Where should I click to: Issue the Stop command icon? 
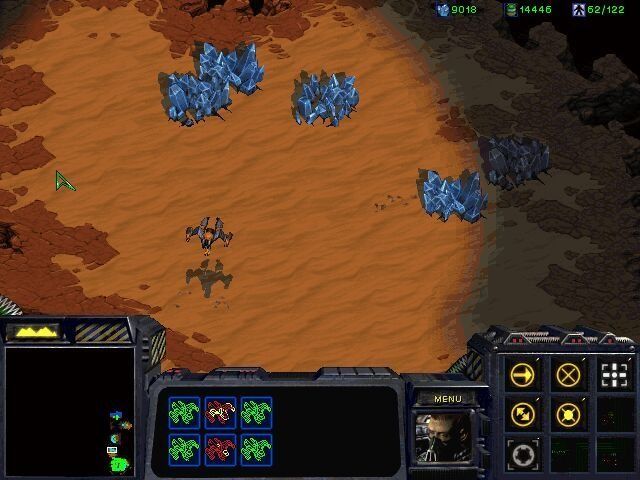coord(568,375)
